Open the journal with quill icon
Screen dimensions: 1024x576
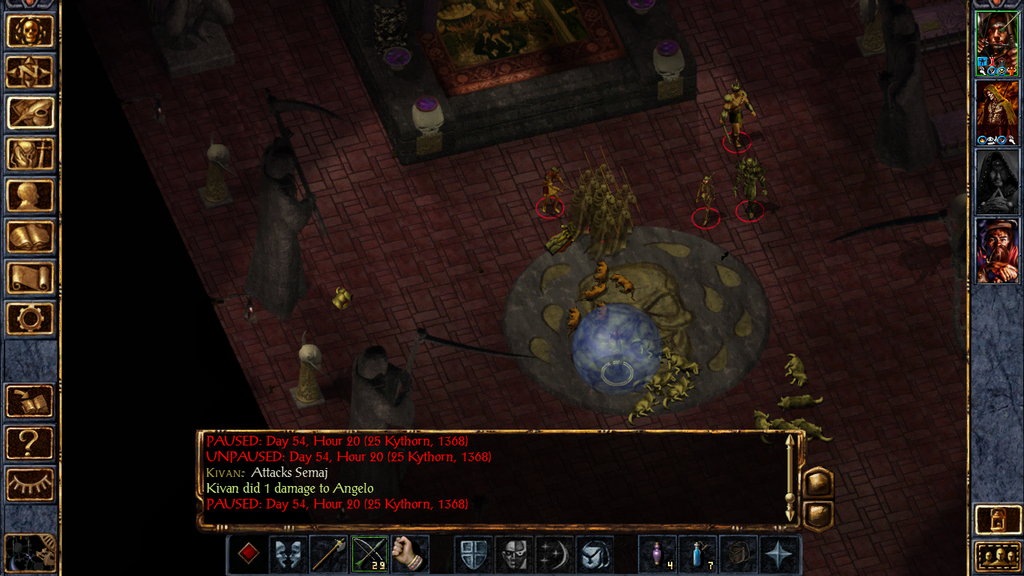(30, 113)
